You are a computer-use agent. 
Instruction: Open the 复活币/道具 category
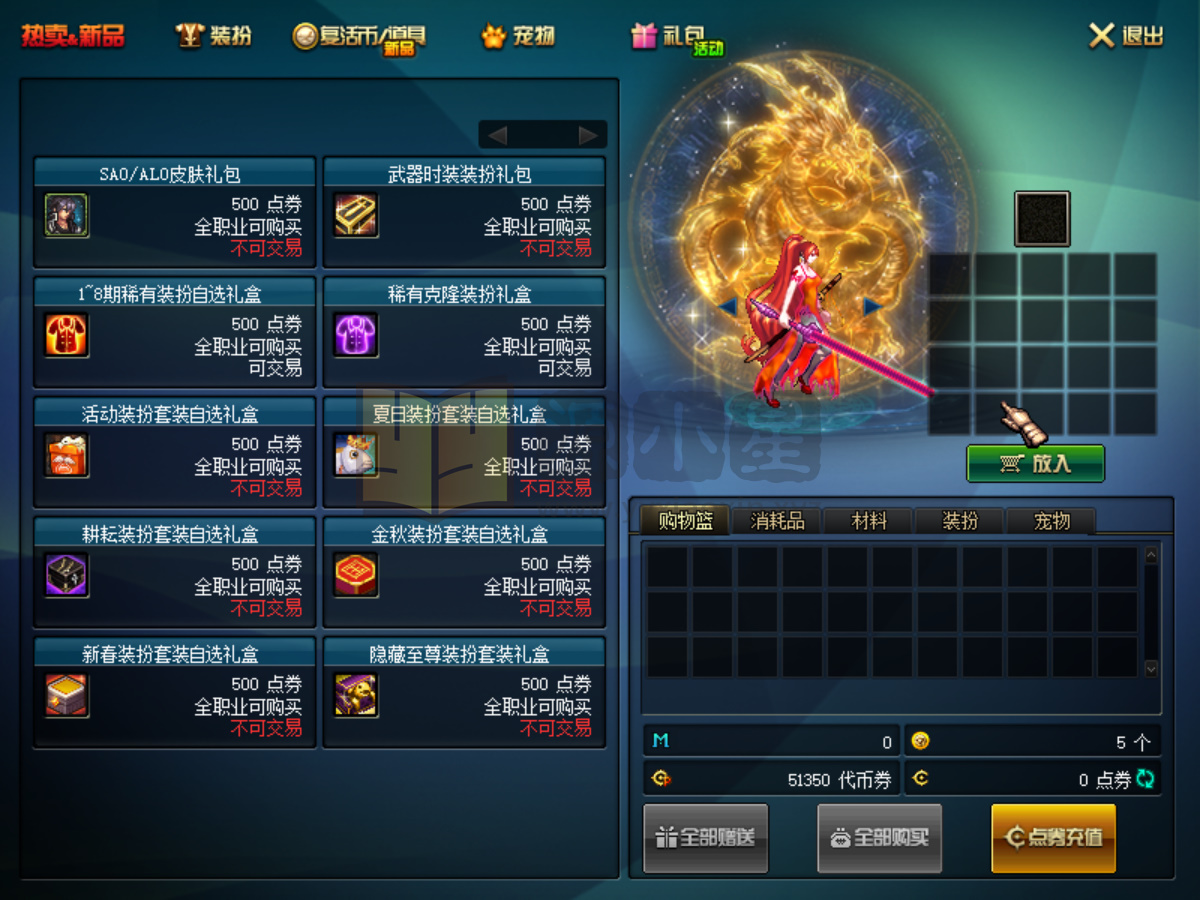pyautogui.click(x=360, y=38)
